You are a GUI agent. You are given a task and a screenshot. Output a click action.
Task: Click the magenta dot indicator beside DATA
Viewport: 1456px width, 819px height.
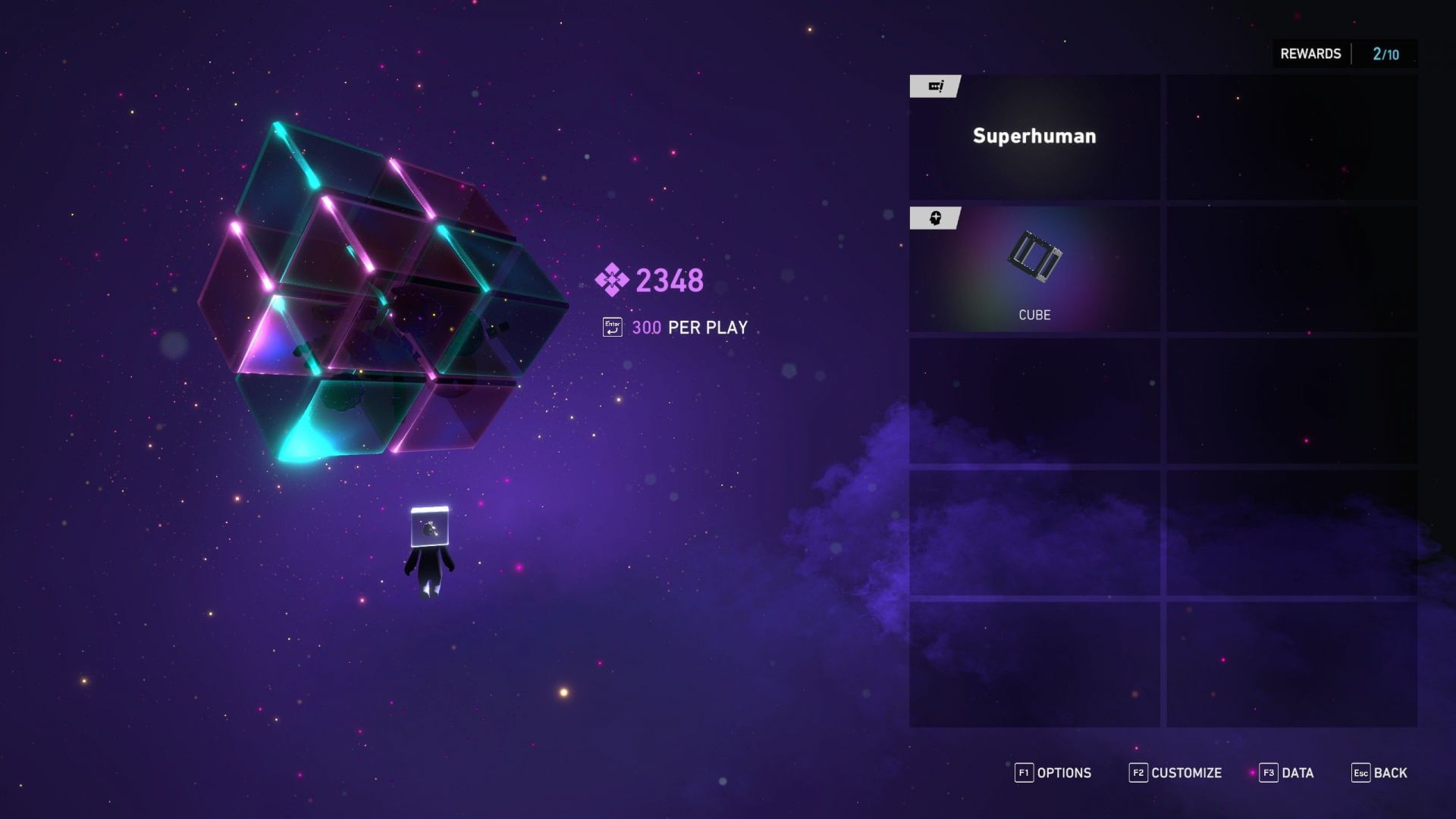click(x=1253, y=773)
